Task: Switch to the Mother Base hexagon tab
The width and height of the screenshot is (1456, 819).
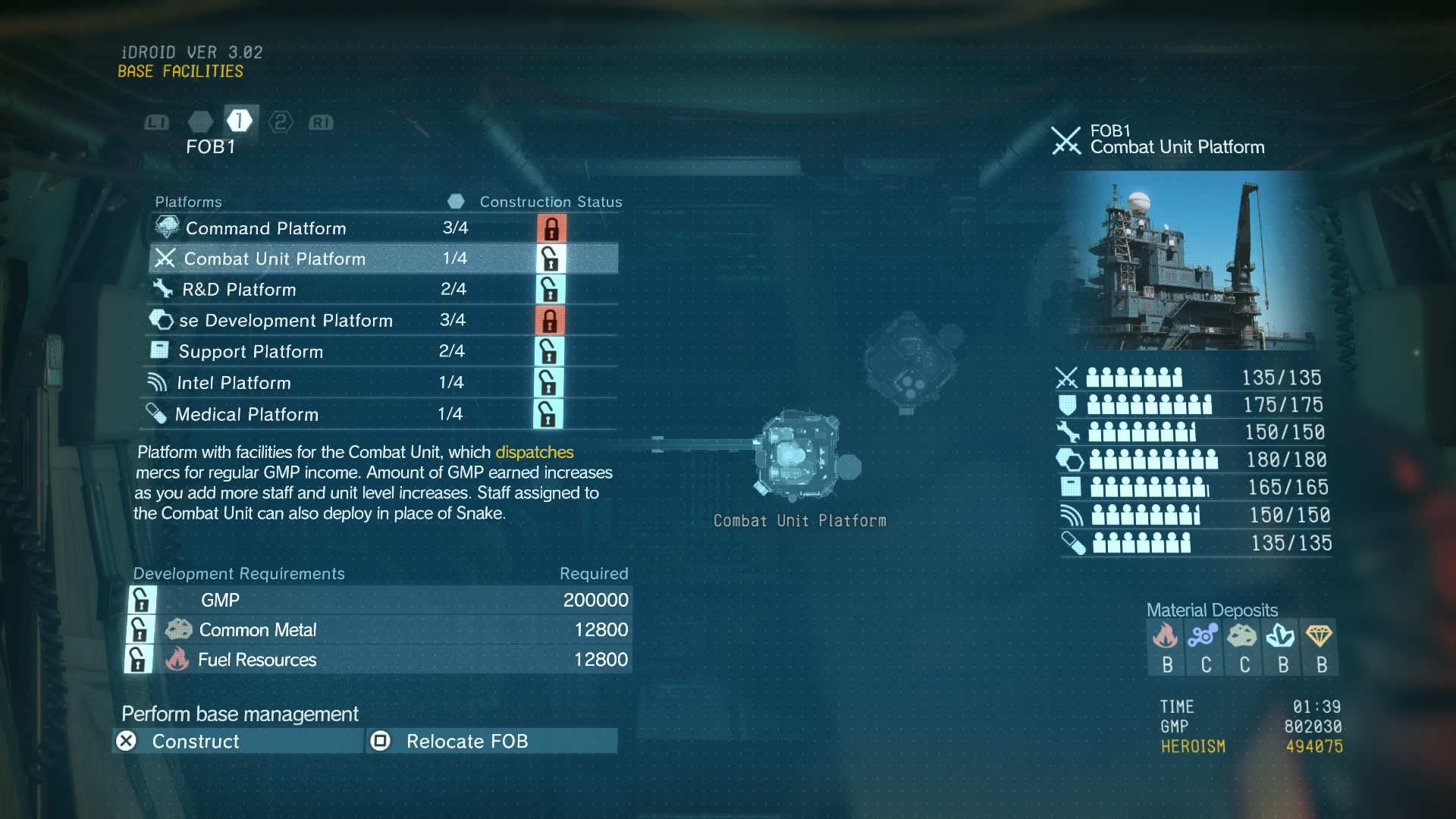Action: 200,122
